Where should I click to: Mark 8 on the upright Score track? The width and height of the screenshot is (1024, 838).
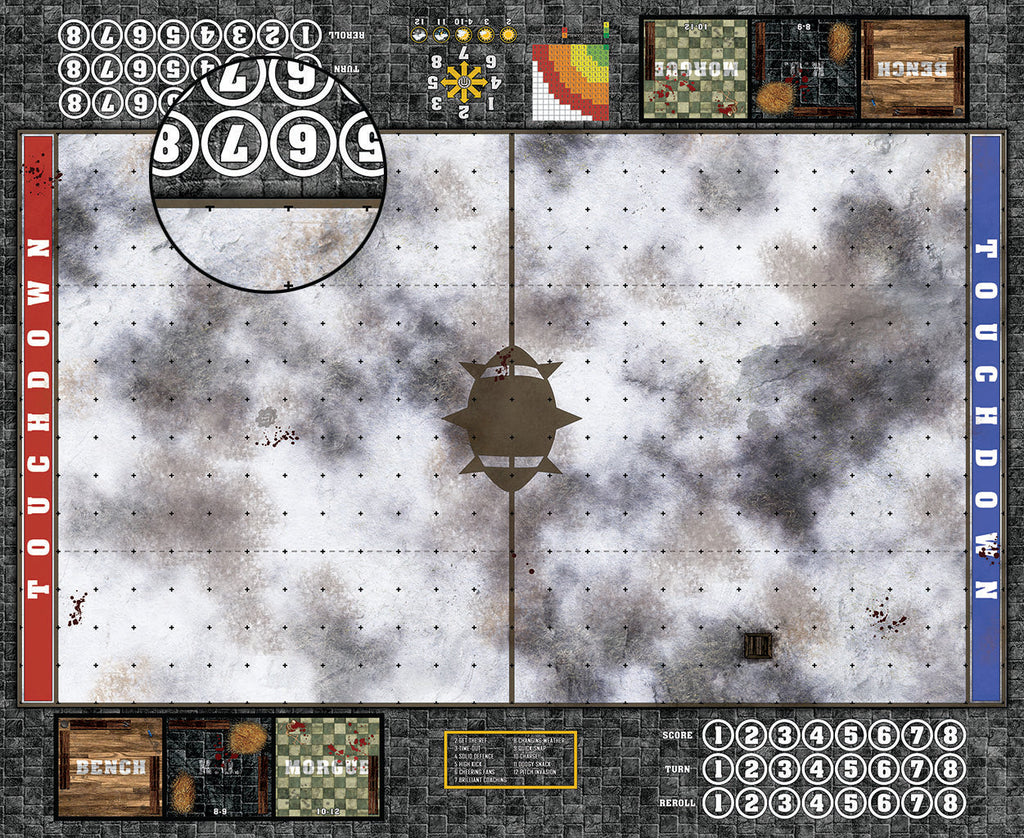pyautogui.click(x=949, y=736)
